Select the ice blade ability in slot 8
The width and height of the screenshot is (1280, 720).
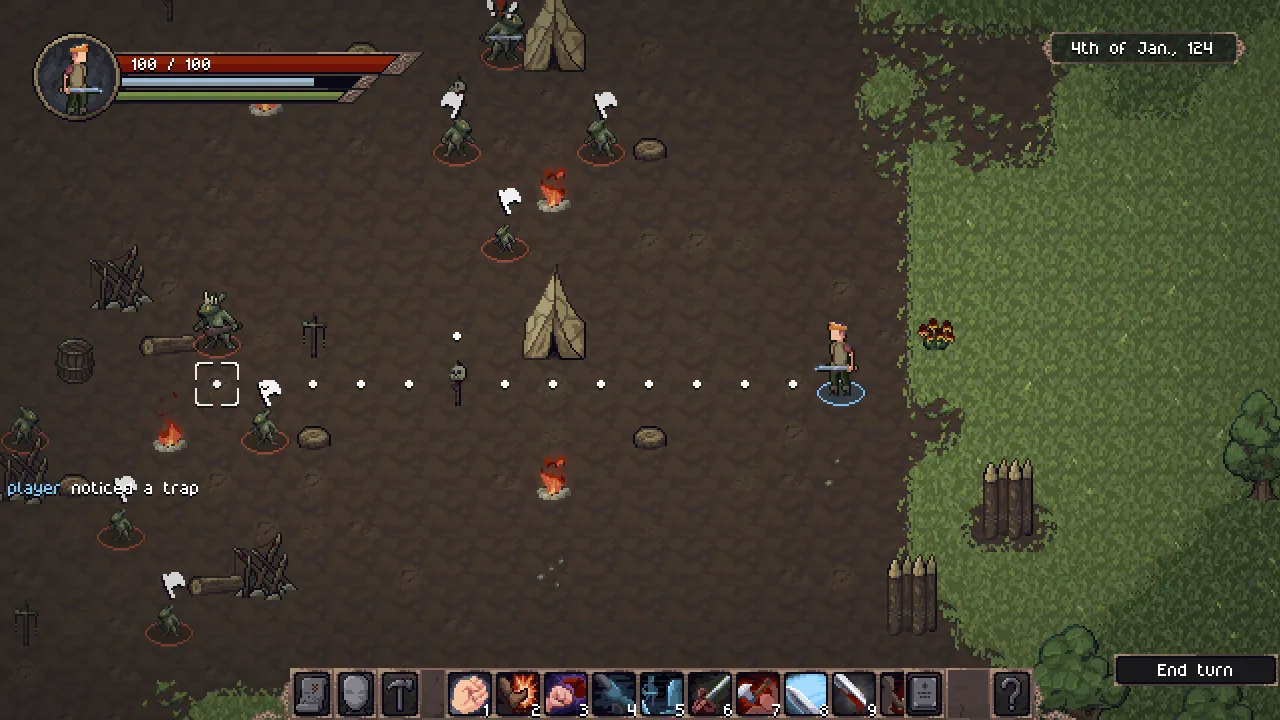click(805, 693)
